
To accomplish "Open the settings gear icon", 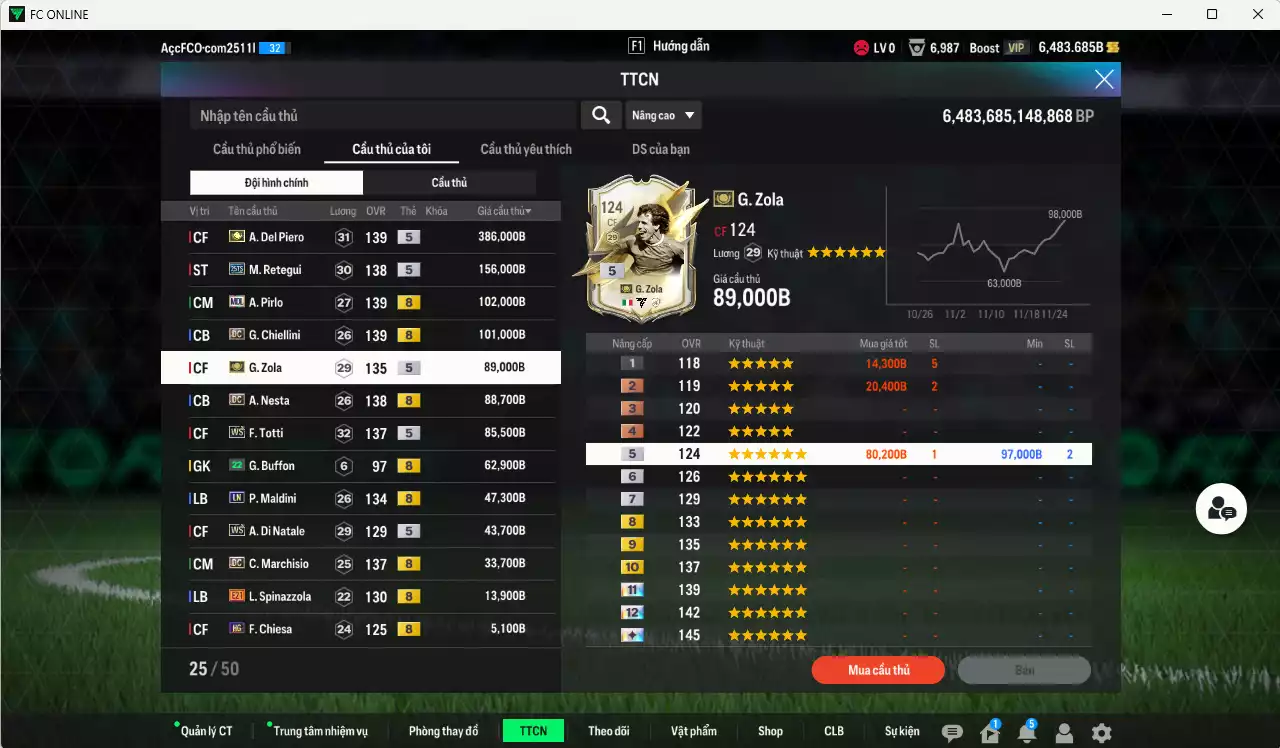I will 1101,732.
